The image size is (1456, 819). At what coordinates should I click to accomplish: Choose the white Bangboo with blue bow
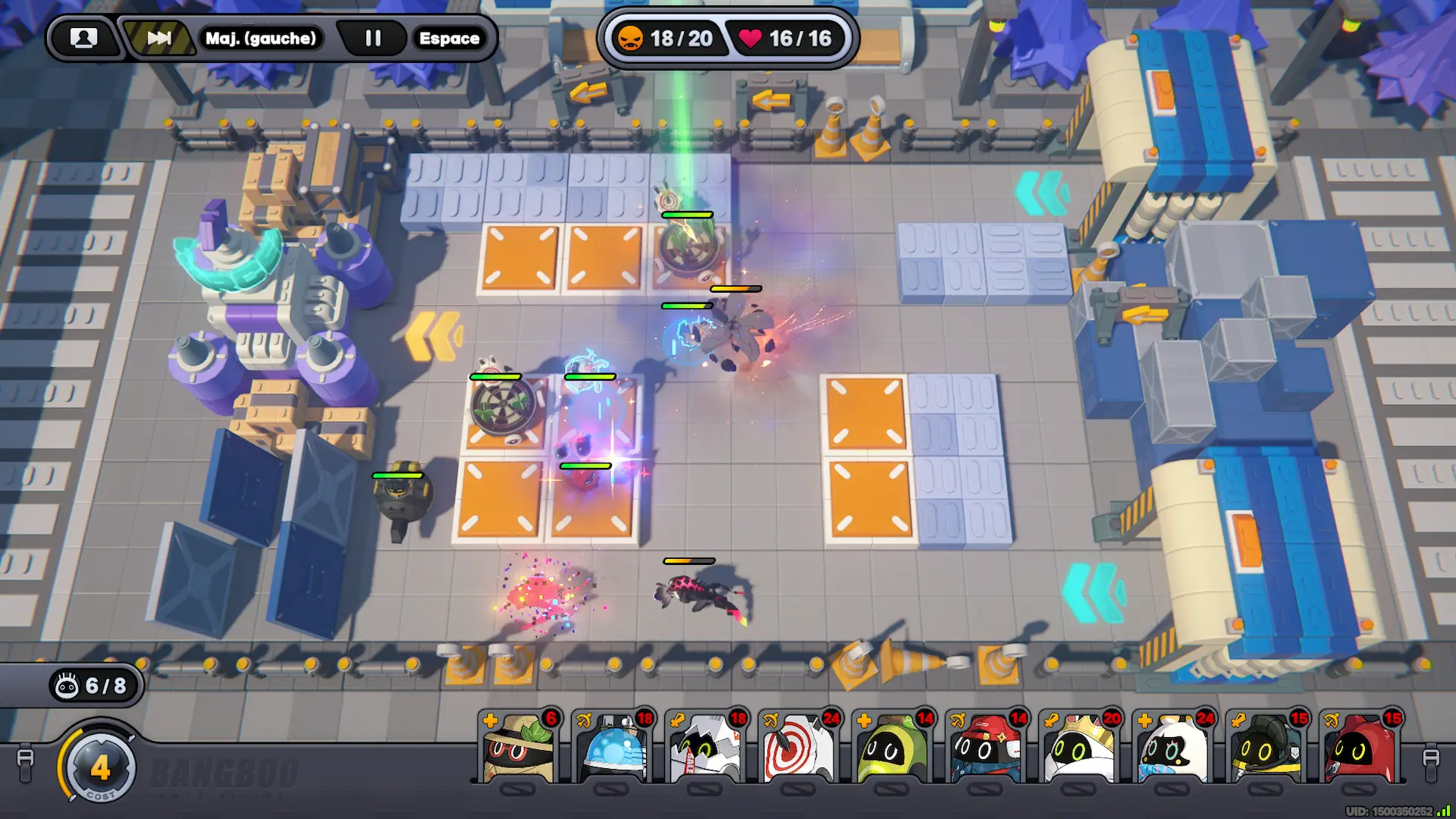click(1173, 748)
